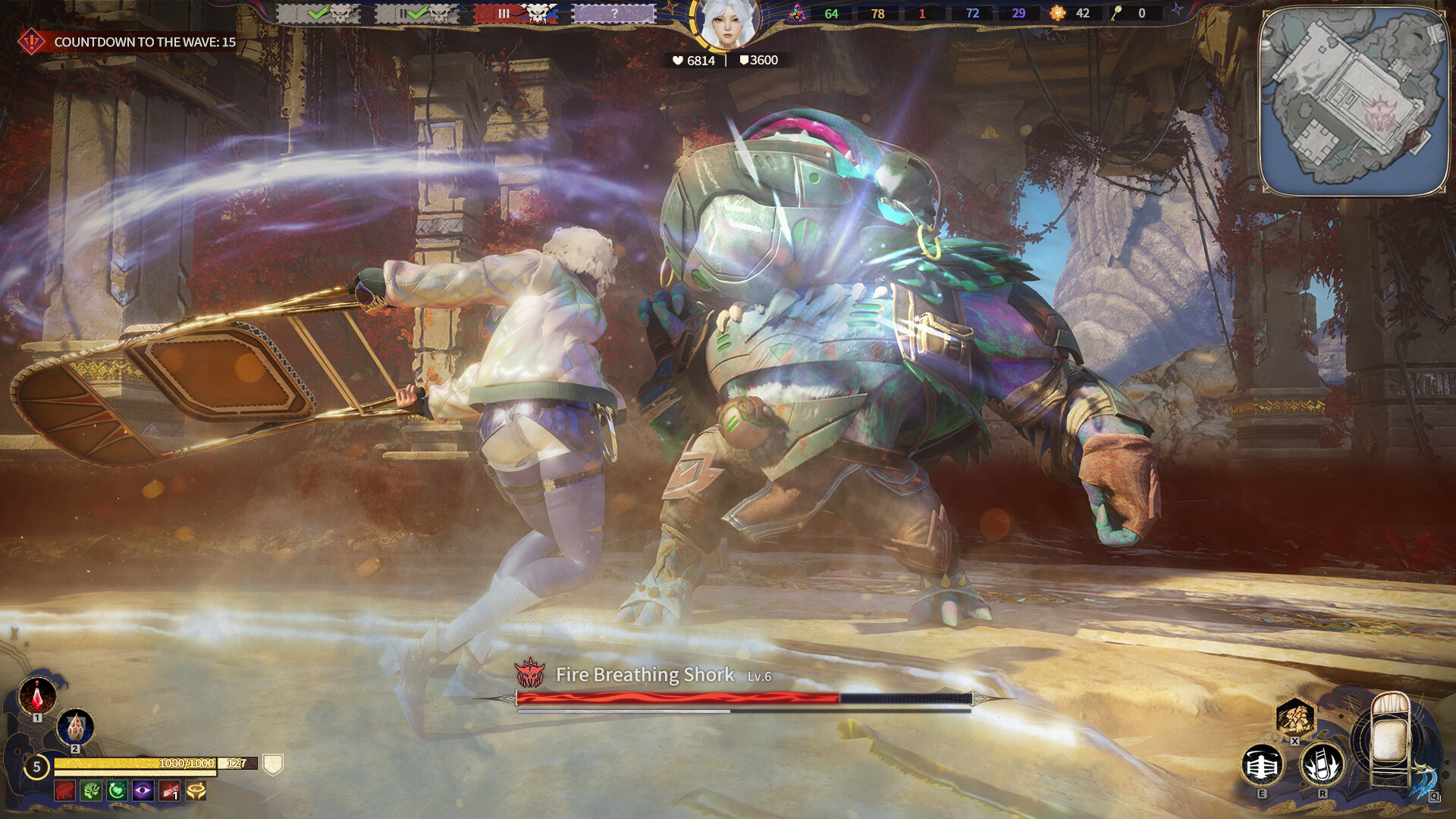Screen dimensions: 1456x819
Task: Activate the wrestling ring ability
Action: (x=1262, y=766)
